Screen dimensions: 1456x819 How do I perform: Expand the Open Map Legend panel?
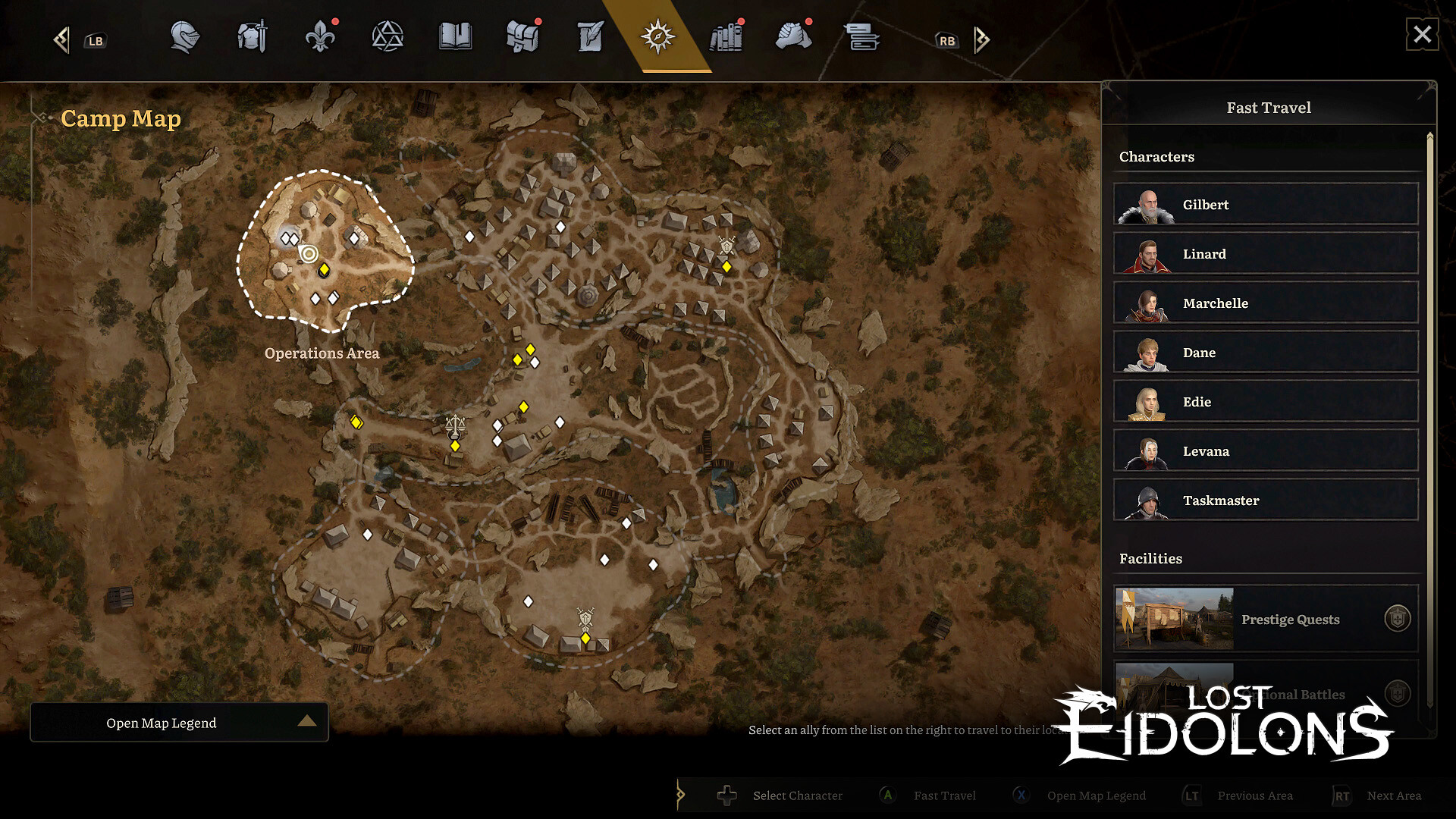click(179, 722)
